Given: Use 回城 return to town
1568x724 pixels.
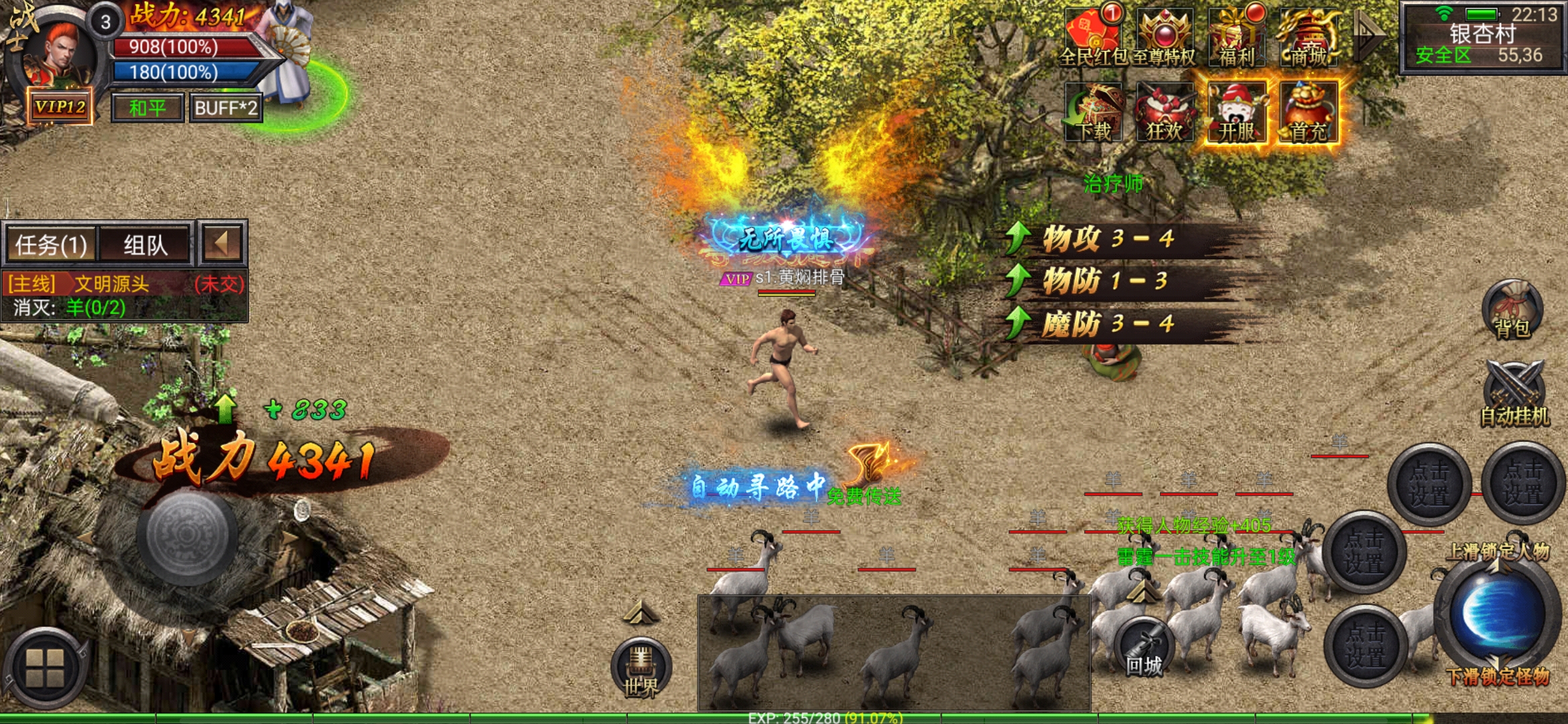Looking at the screenshot, I should 1144,649.
